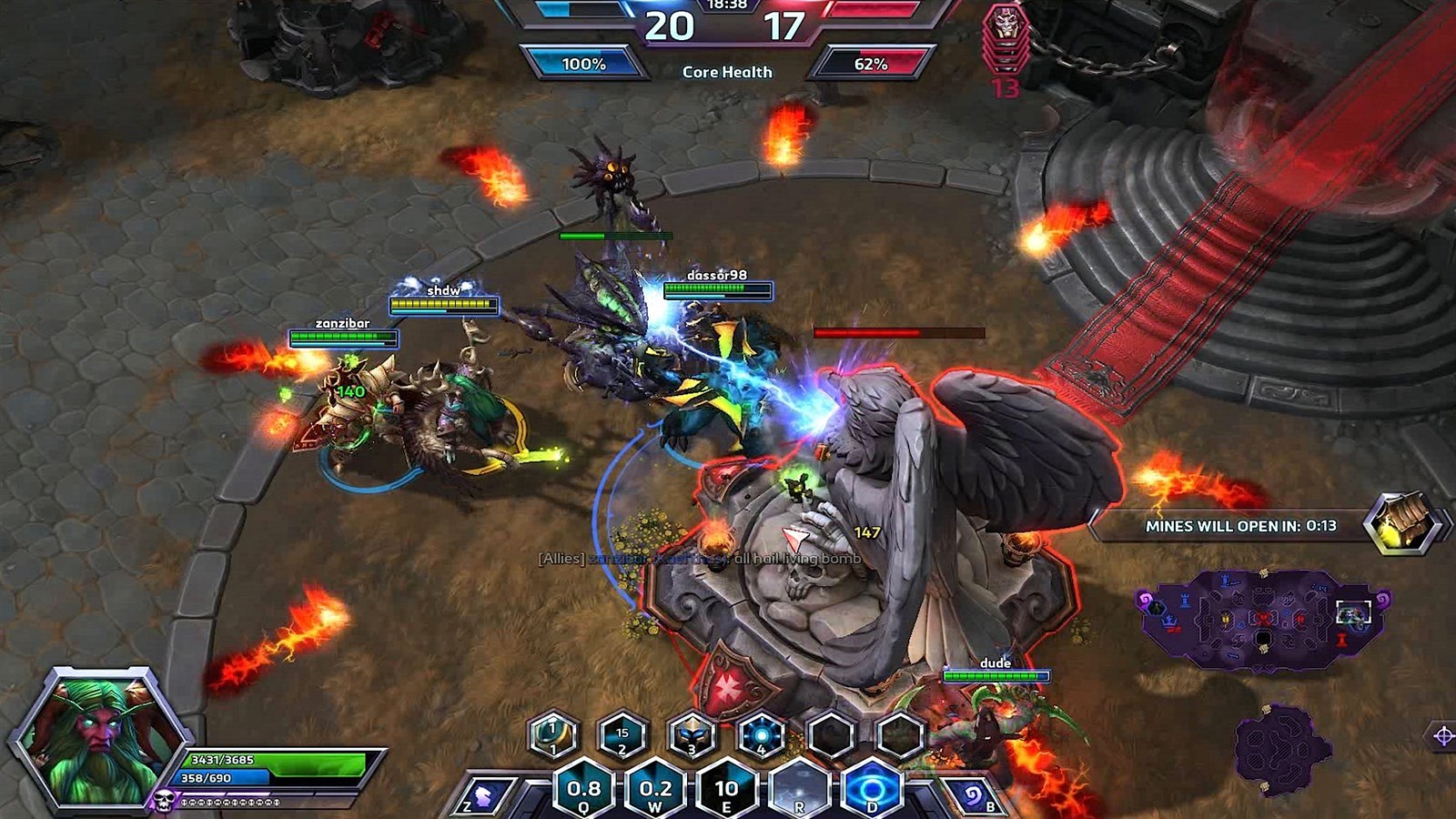Select the talent slot numbered 2
Image resolution: width=1456 pixels, height=819 pixels.
(x=622, y=734)
